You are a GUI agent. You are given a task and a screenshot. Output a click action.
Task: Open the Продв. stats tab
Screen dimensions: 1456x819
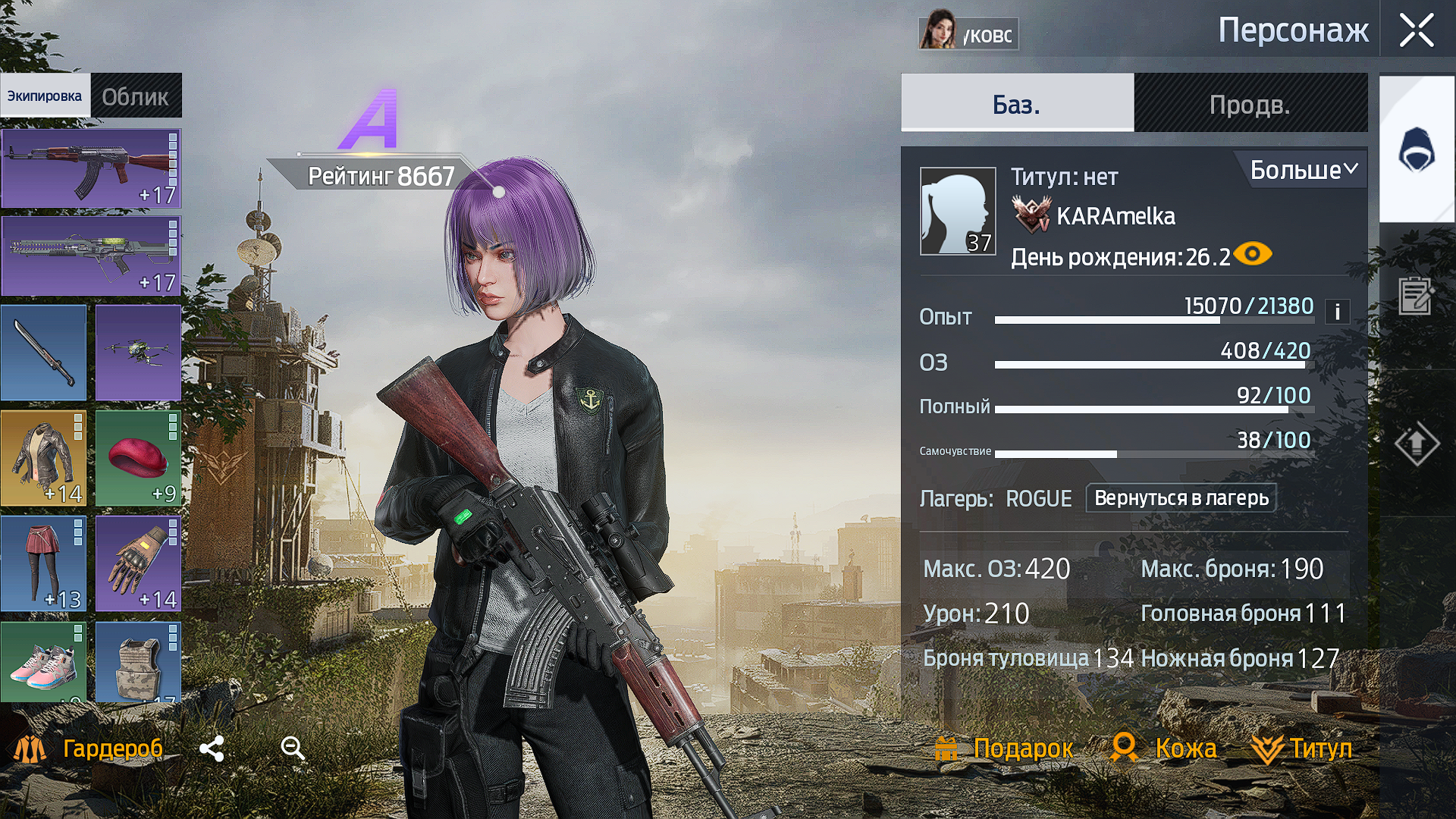pyautogui.click(x=1250, y=104)
